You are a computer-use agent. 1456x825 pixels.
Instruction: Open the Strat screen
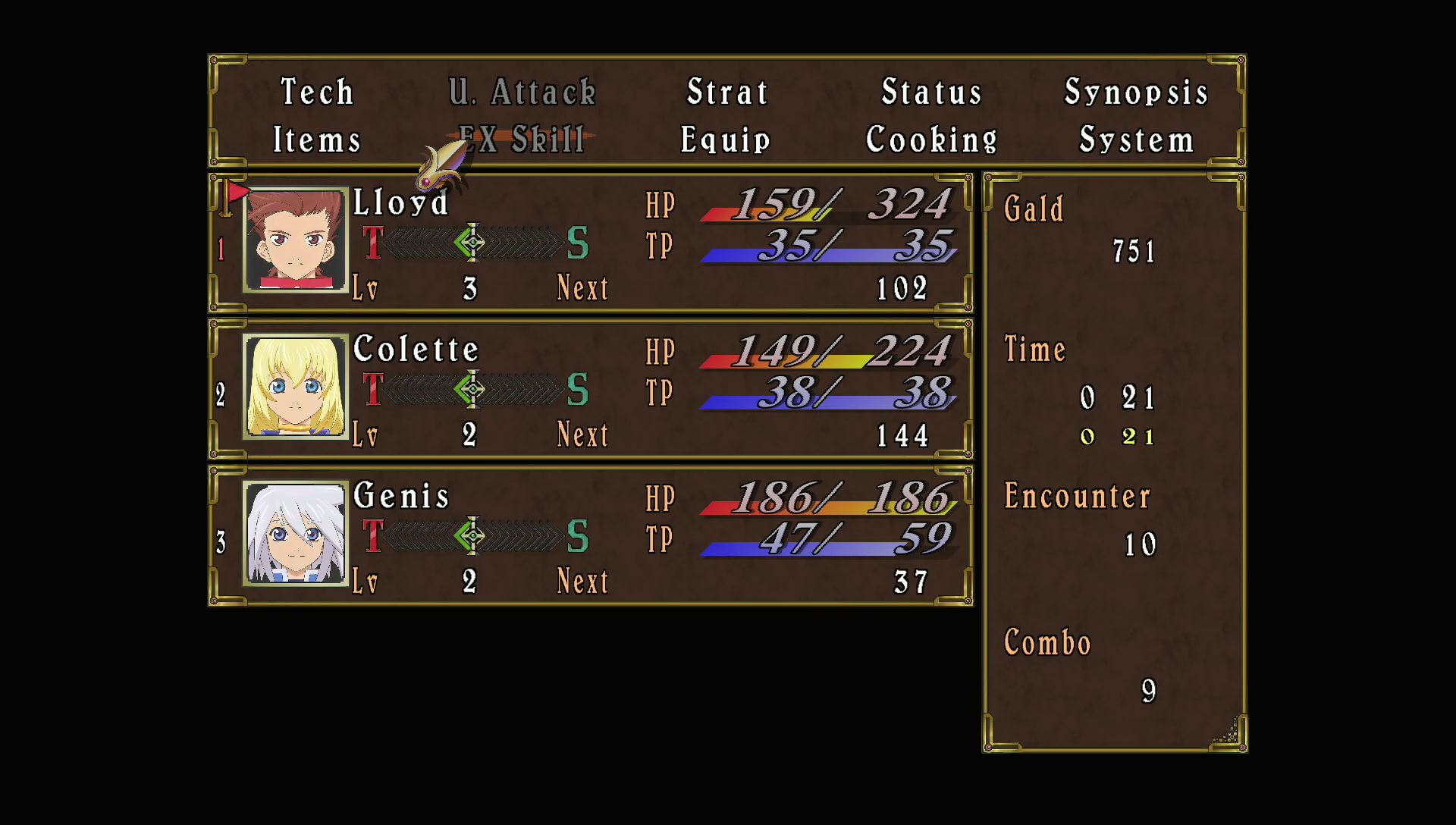[x=727, y=92]
